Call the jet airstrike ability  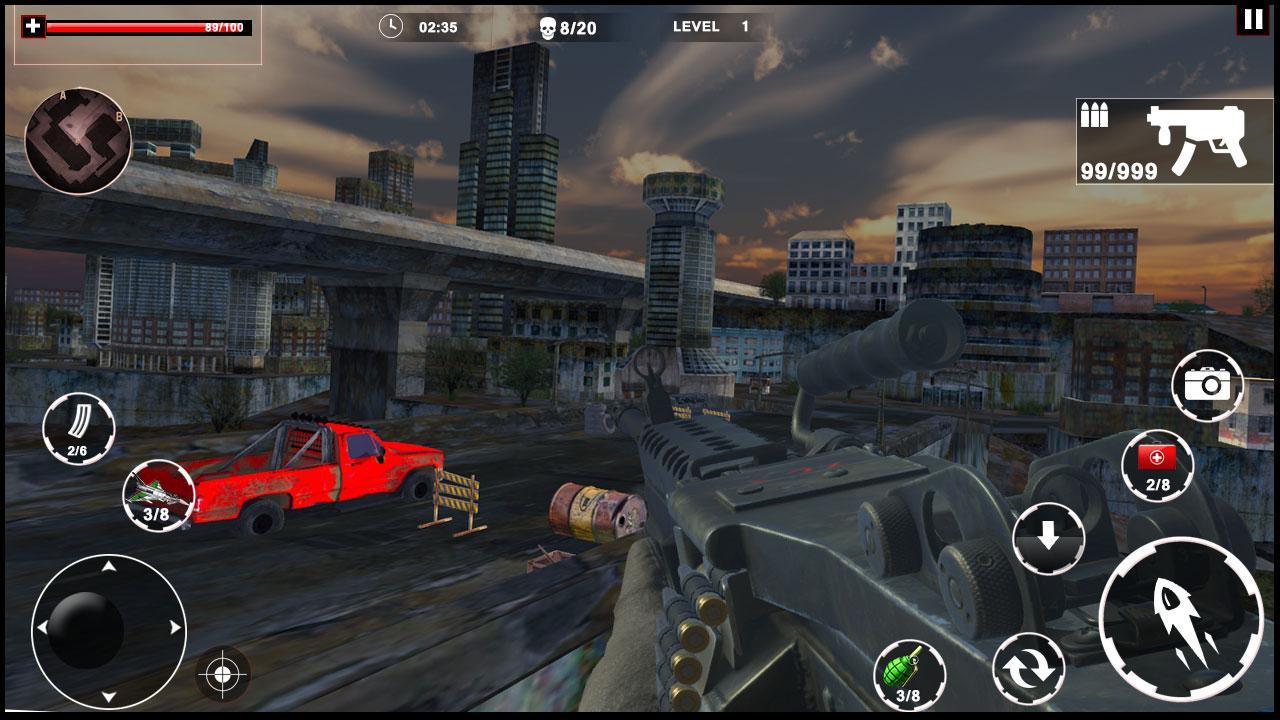[158, 495]
